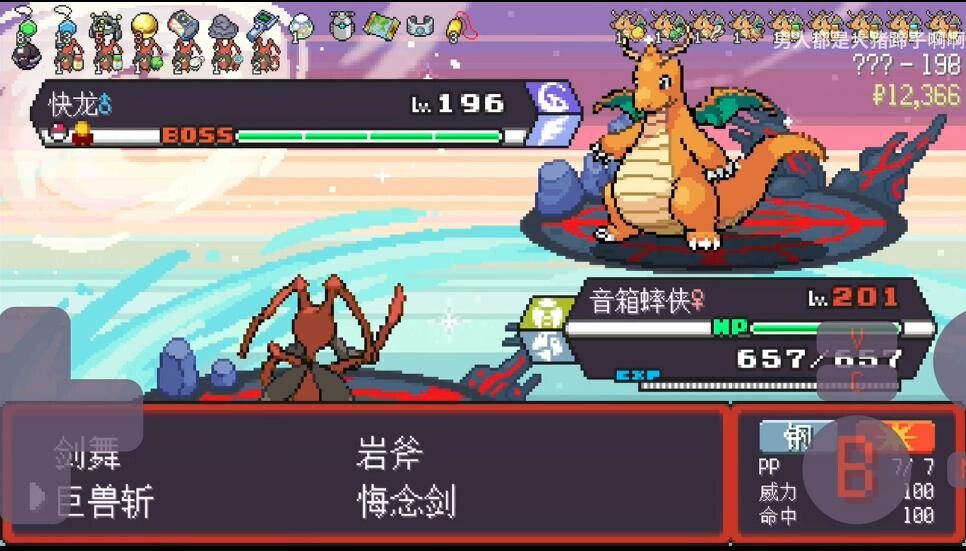This screenshot has height=551, width=966.
Task: Choose the move 岩斧
Action: [390, 455]
